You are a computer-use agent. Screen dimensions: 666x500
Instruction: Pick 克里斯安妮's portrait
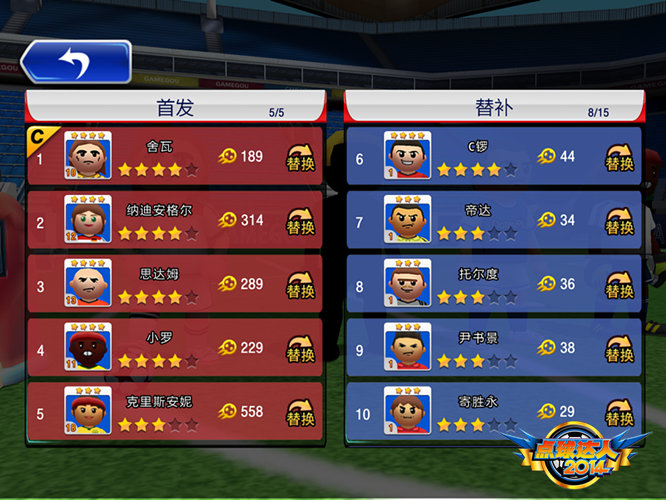tap(87, 411)
